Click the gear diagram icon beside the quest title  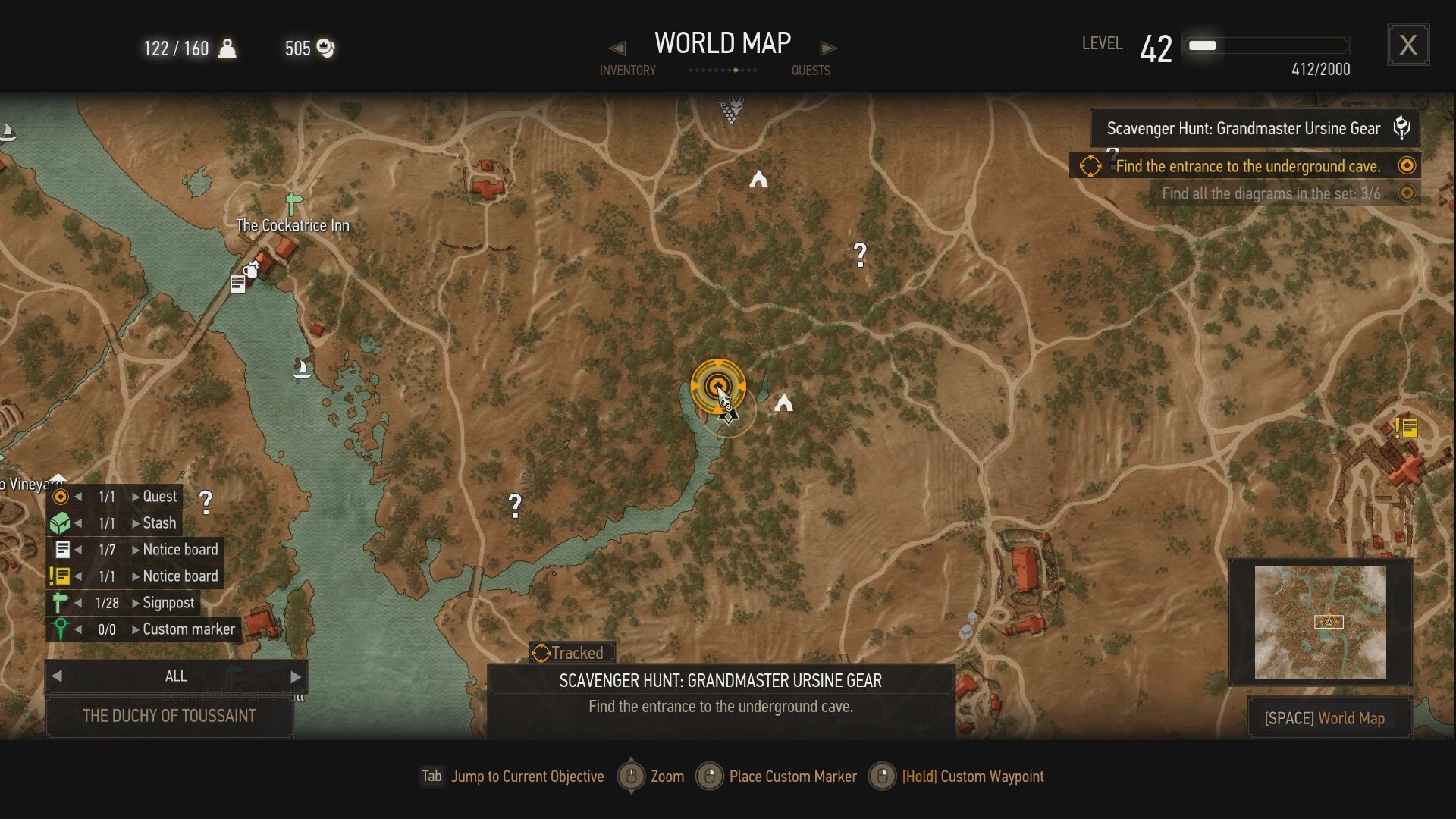[x=1401, y=127]
